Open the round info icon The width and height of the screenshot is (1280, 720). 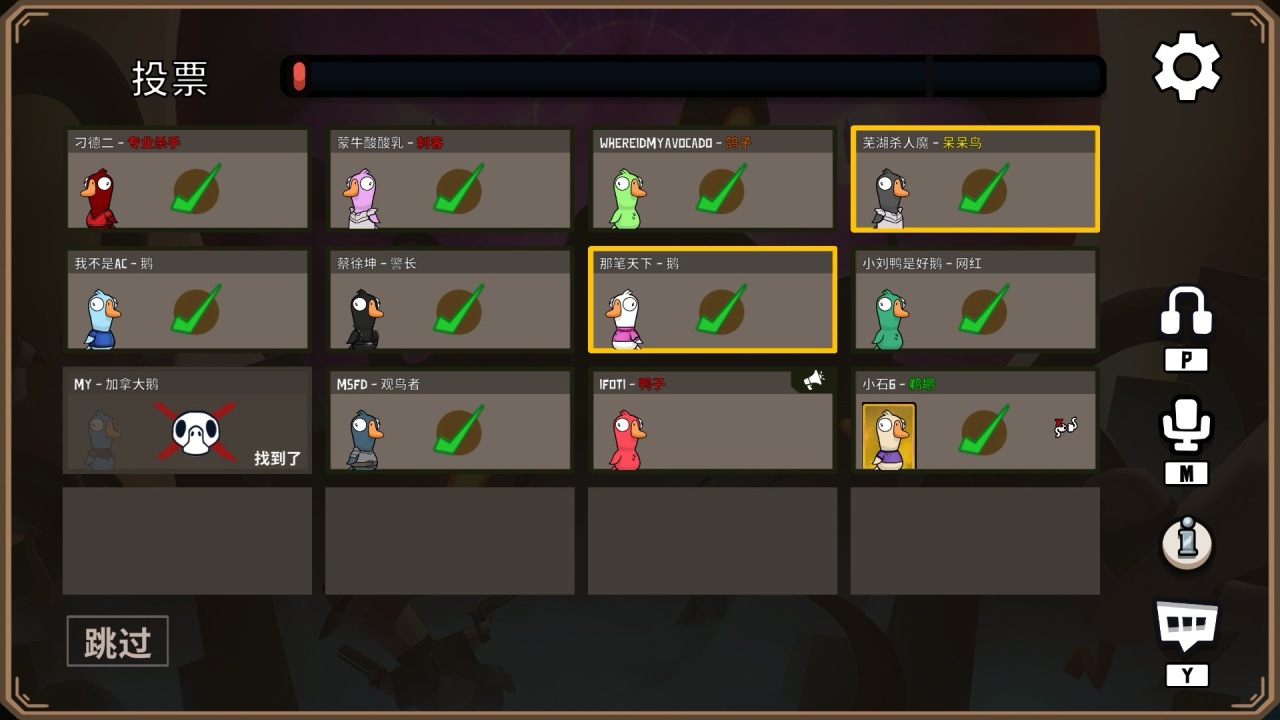point(1187,543)
